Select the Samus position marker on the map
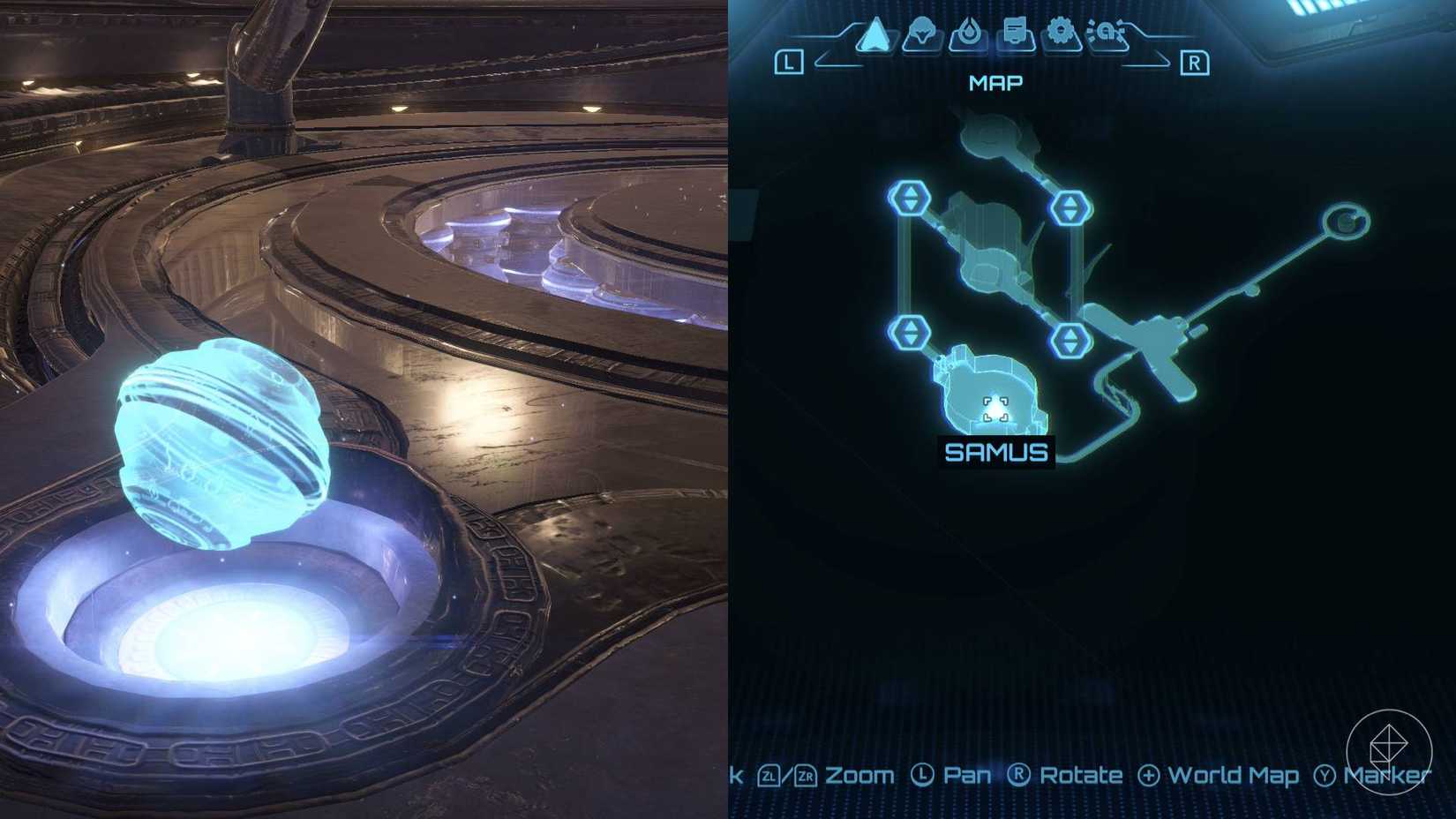This screenshot has height=819, width=1456. pyautogui.click(x=998, y=408)
